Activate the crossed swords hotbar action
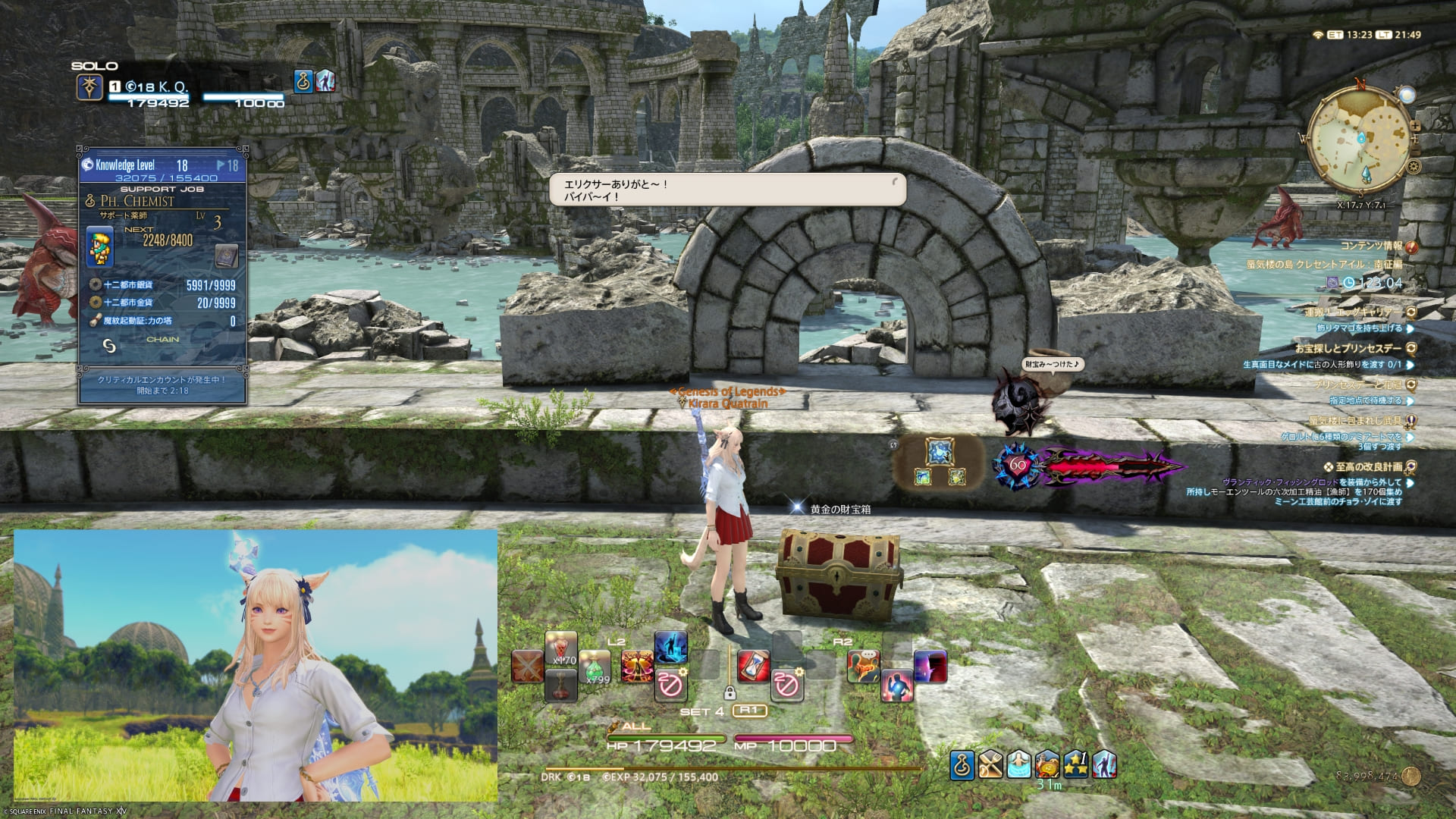 click(528, 667)
